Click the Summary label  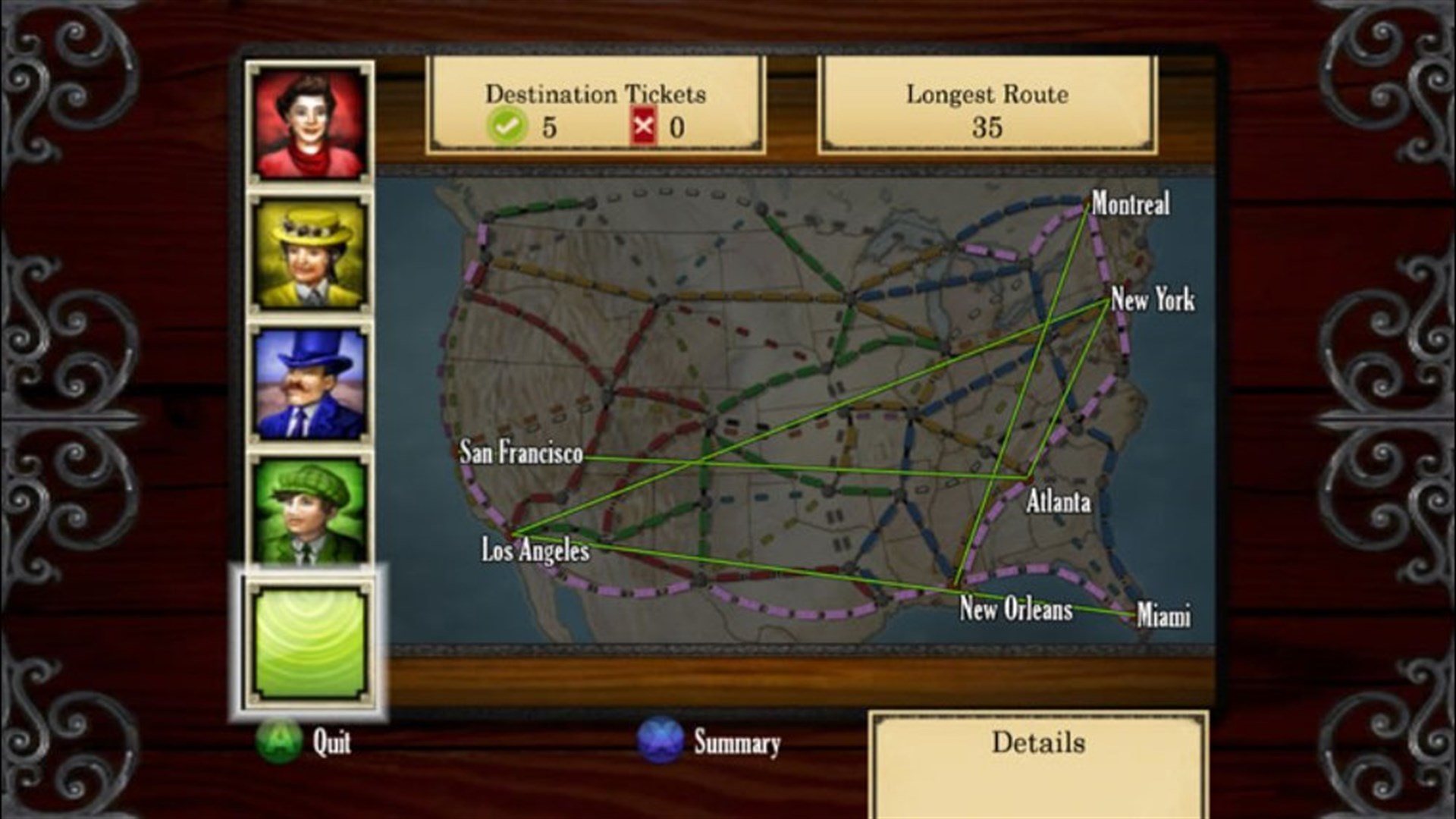(736, 744)
